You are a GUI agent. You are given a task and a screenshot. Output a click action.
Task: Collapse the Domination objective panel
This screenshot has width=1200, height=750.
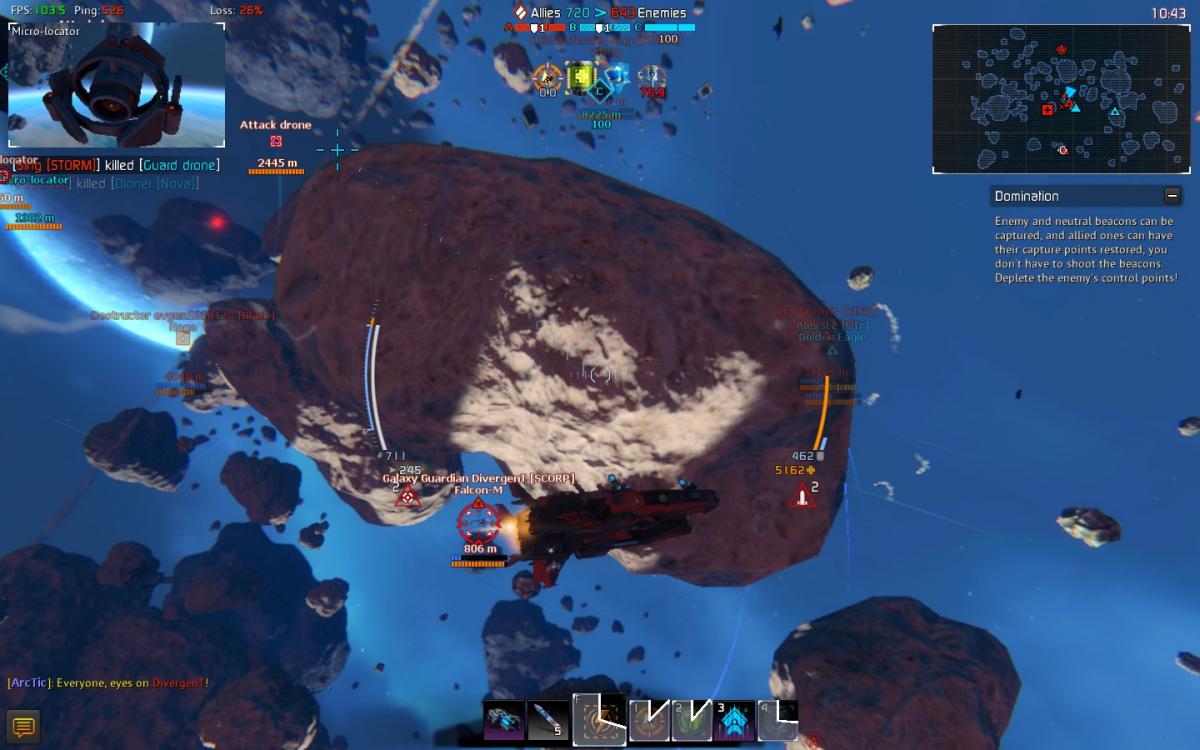[x=1172, y=196]
